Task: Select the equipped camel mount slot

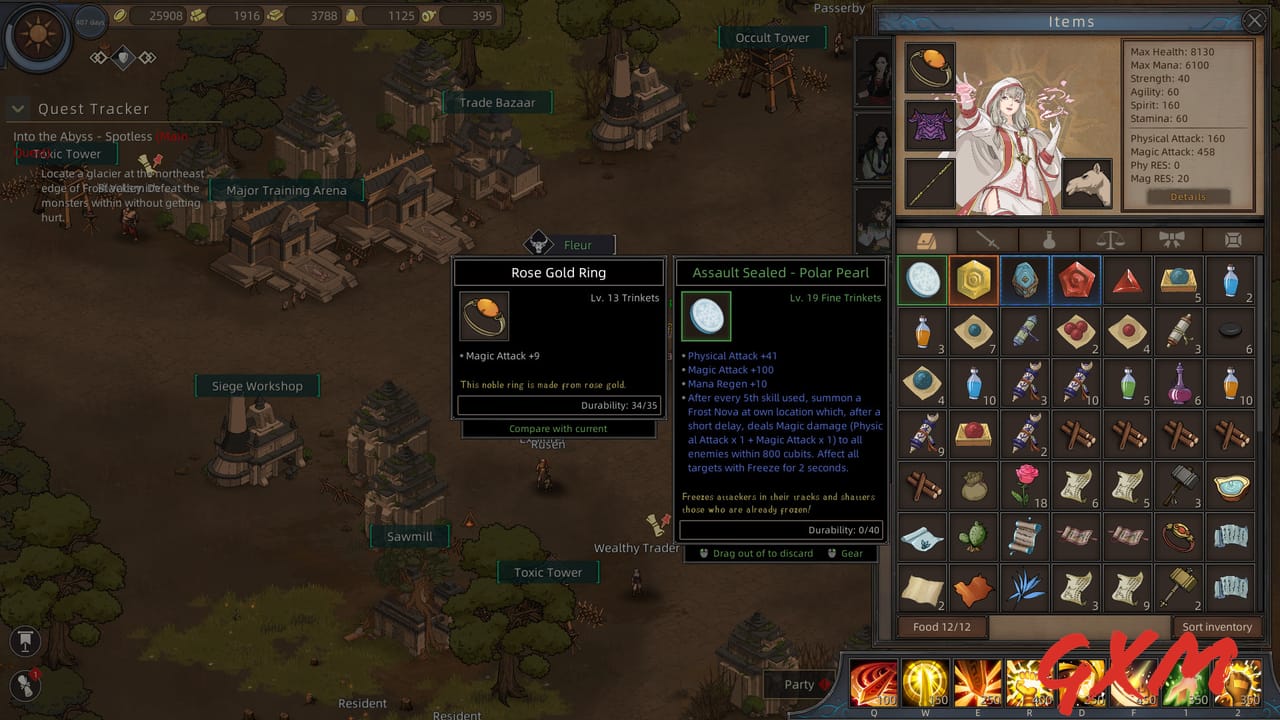Action: pyautogui.click(x=1087, y=182)
